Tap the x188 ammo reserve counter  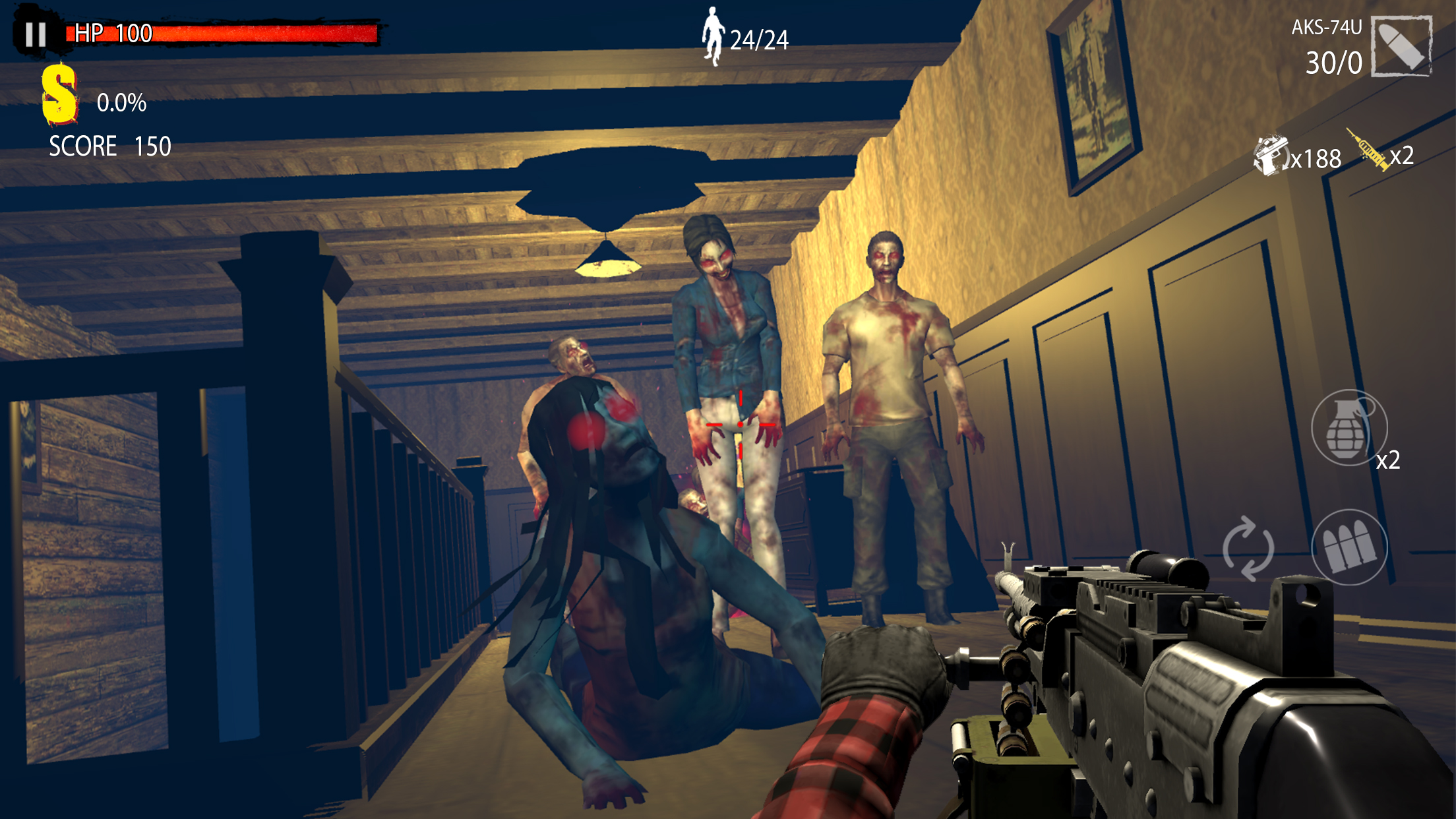(x=1315, y=159)
